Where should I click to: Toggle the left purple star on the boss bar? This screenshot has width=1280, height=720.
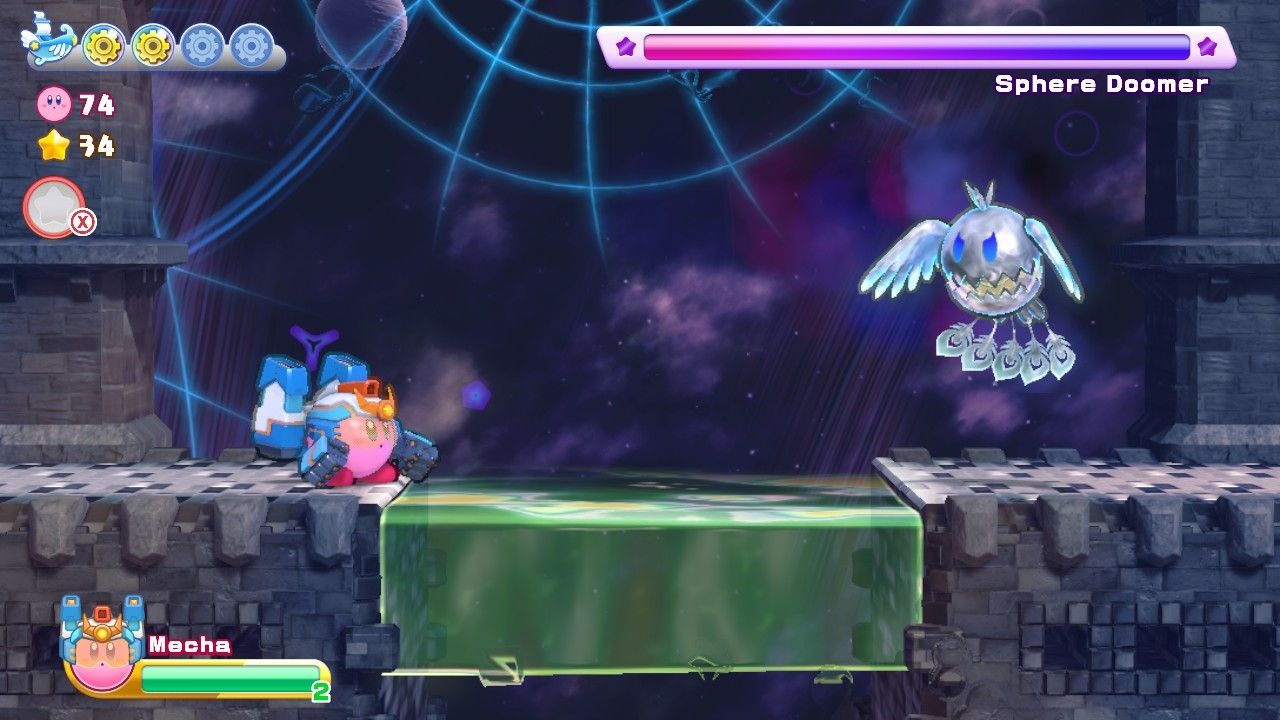click(x=626, y=44)
